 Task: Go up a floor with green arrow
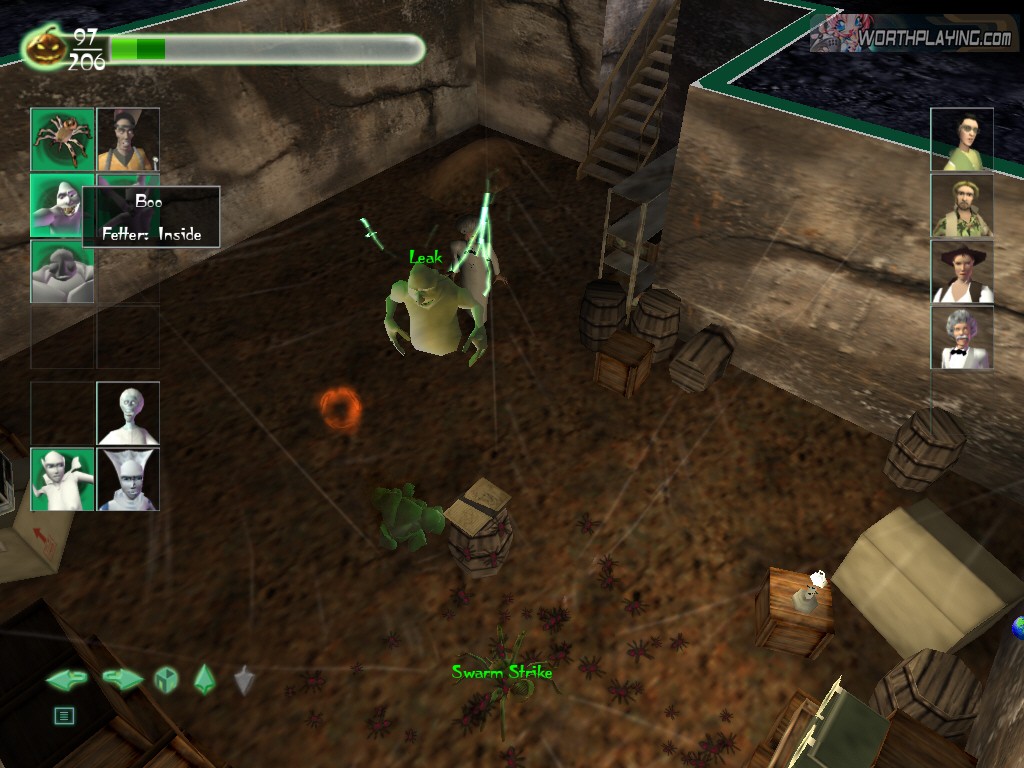(205, 679)
